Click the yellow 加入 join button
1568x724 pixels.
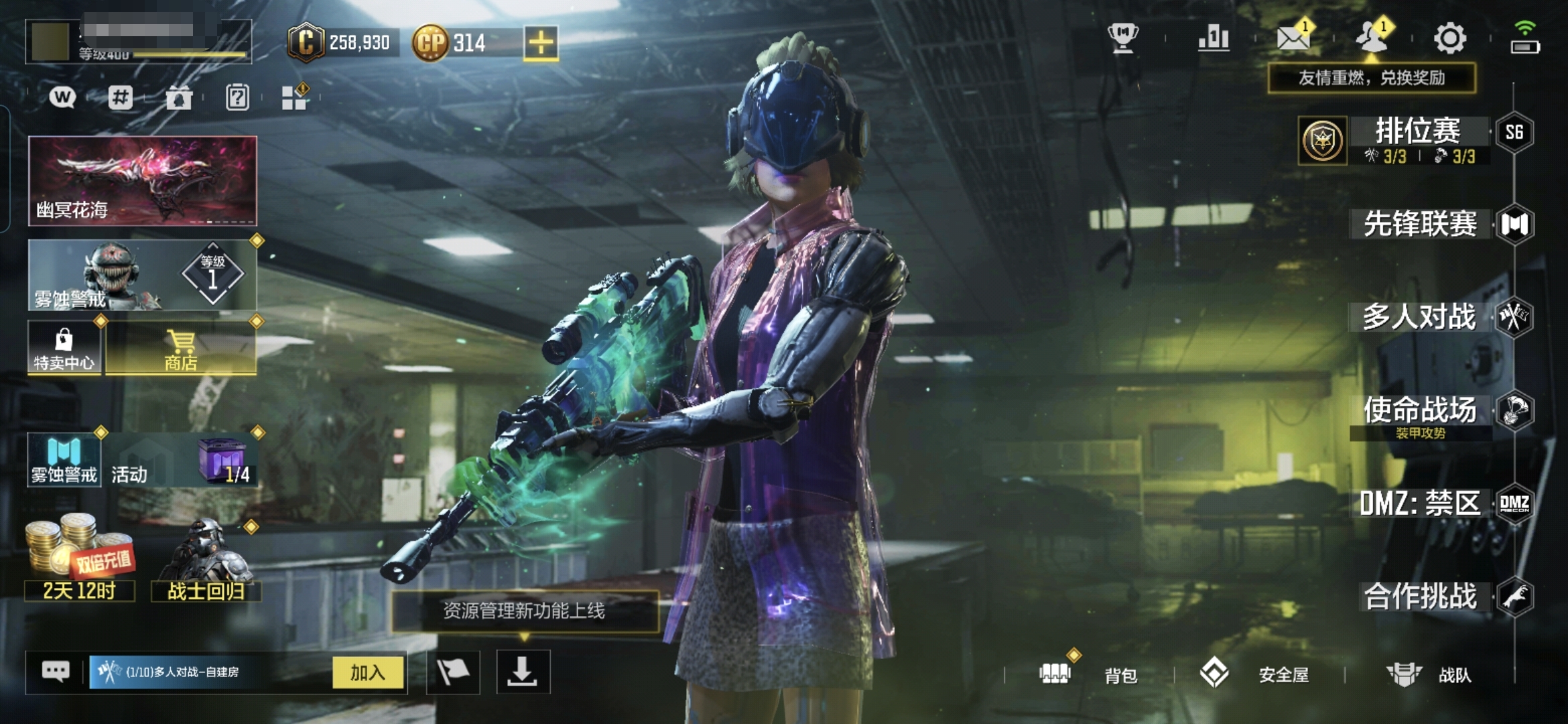368,672
